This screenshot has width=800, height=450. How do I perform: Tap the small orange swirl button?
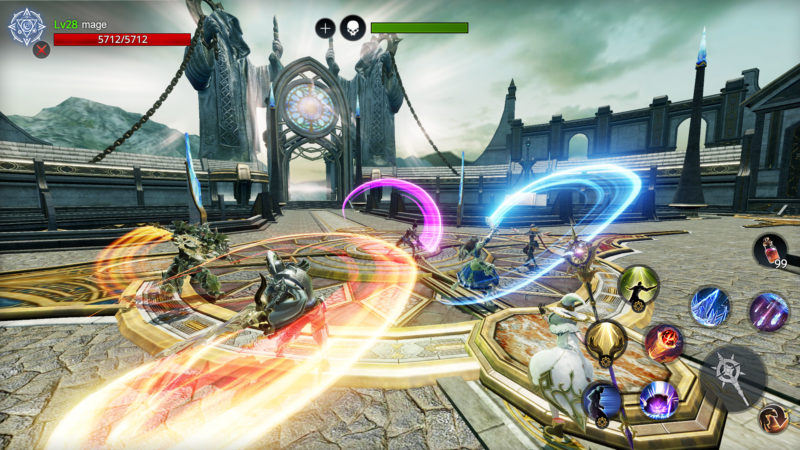click(772, 417)
